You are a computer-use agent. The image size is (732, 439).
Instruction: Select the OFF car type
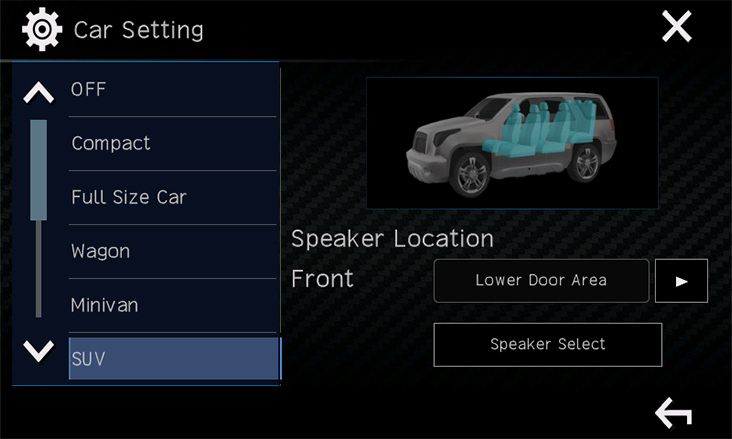[x=172, y=90]
